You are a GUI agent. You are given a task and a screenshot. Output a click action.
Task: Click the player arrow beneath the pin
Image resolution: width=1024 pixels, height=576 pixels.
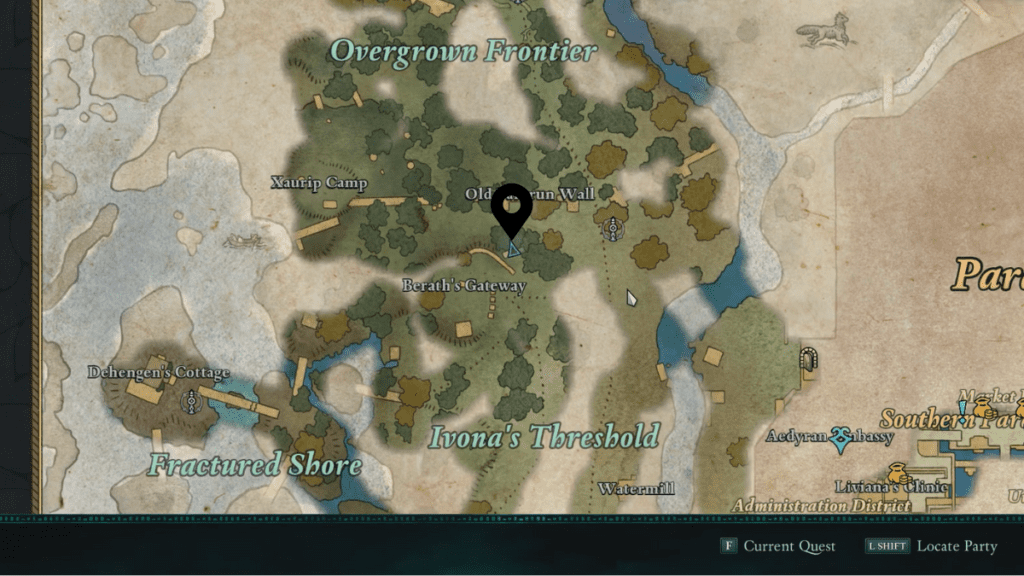pyautogui.click(x=513, y=248)
